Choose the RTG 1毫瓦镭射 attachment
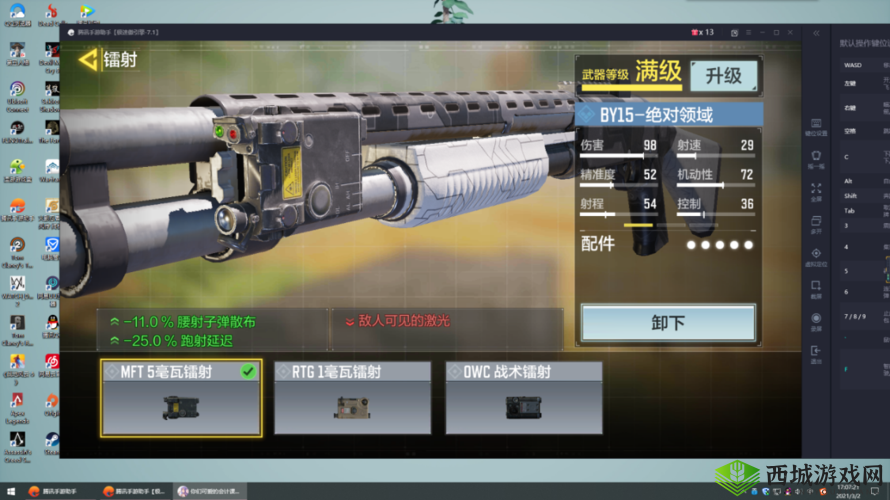 click(x=352, y=398)
